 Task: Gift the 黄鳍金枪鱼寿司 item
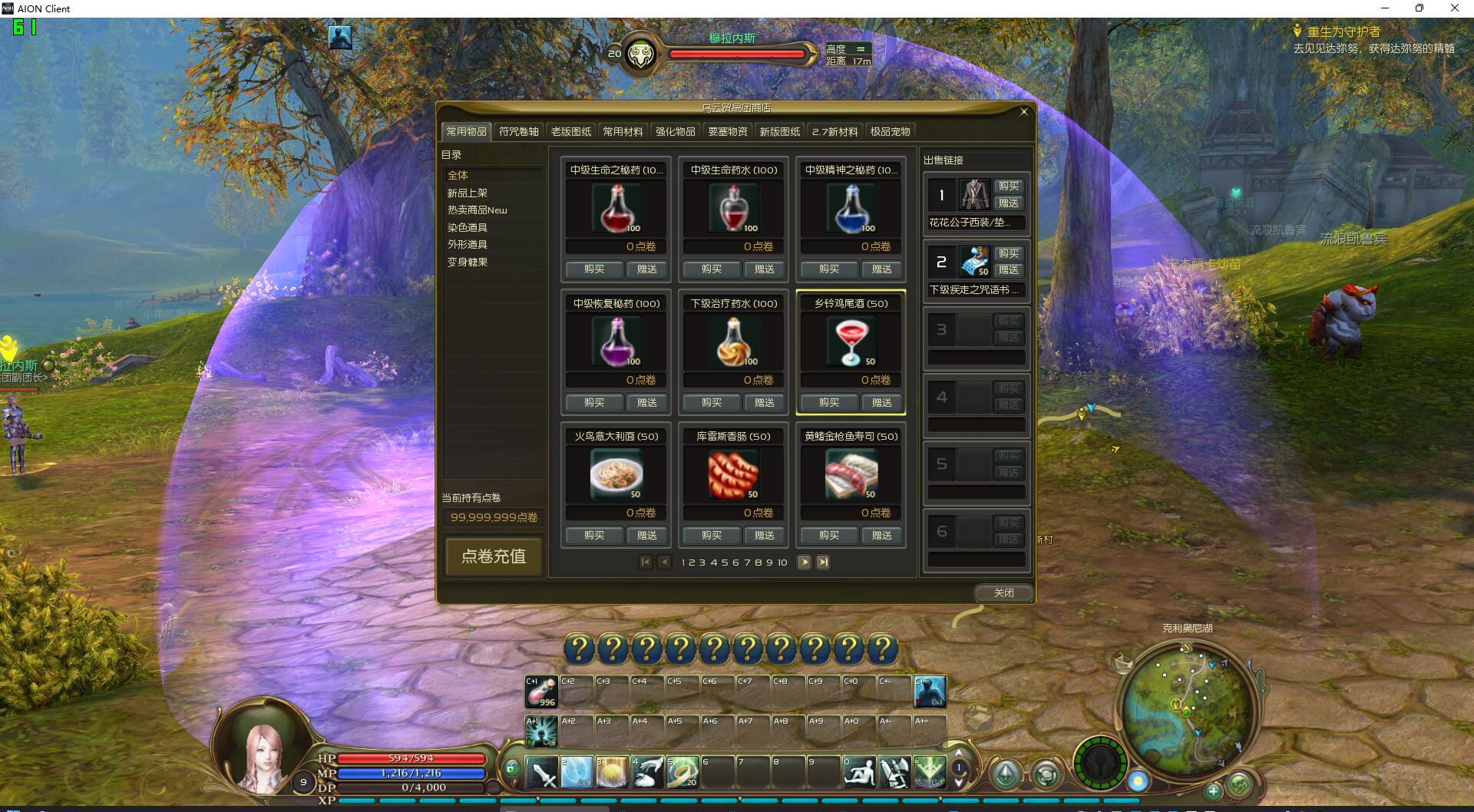click(x=881, y=535)
